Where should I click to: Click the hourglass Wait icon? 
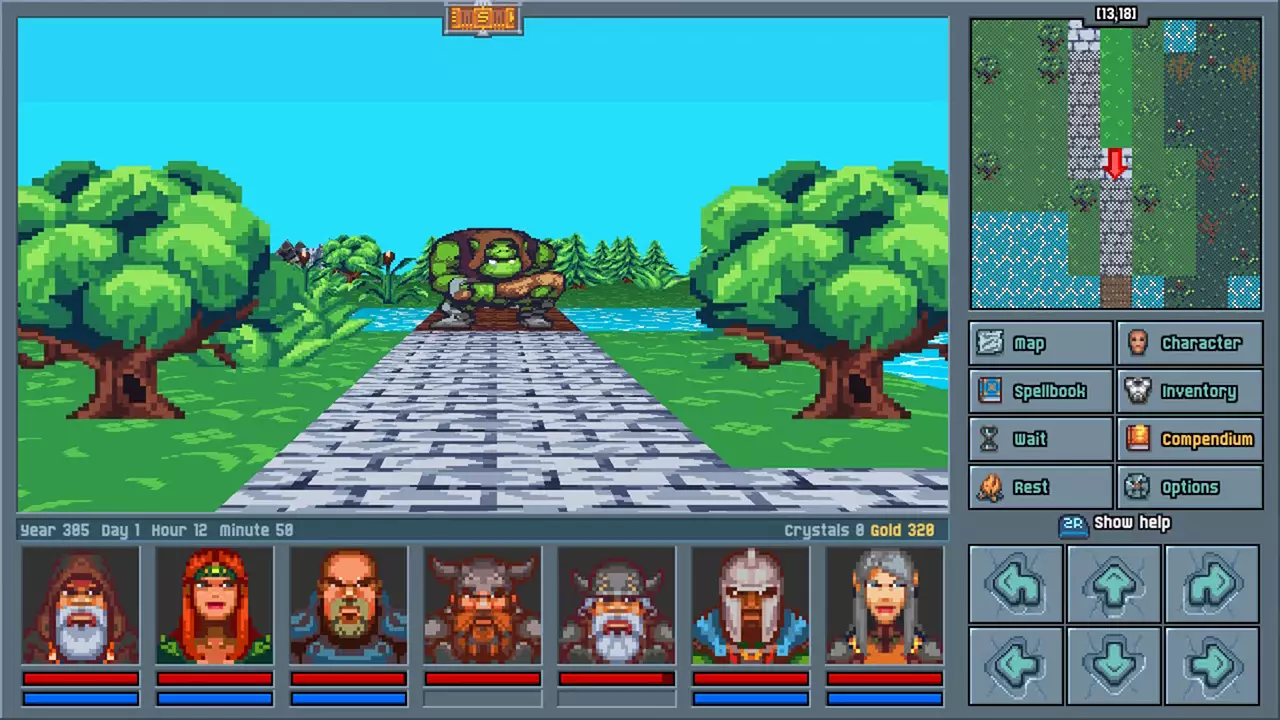coord(990,439)
